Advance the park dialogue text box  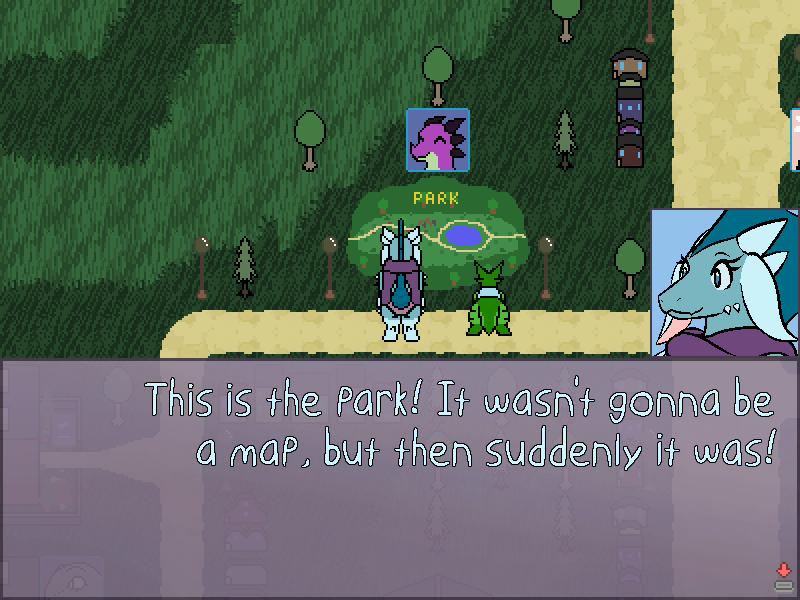point(783,576)
